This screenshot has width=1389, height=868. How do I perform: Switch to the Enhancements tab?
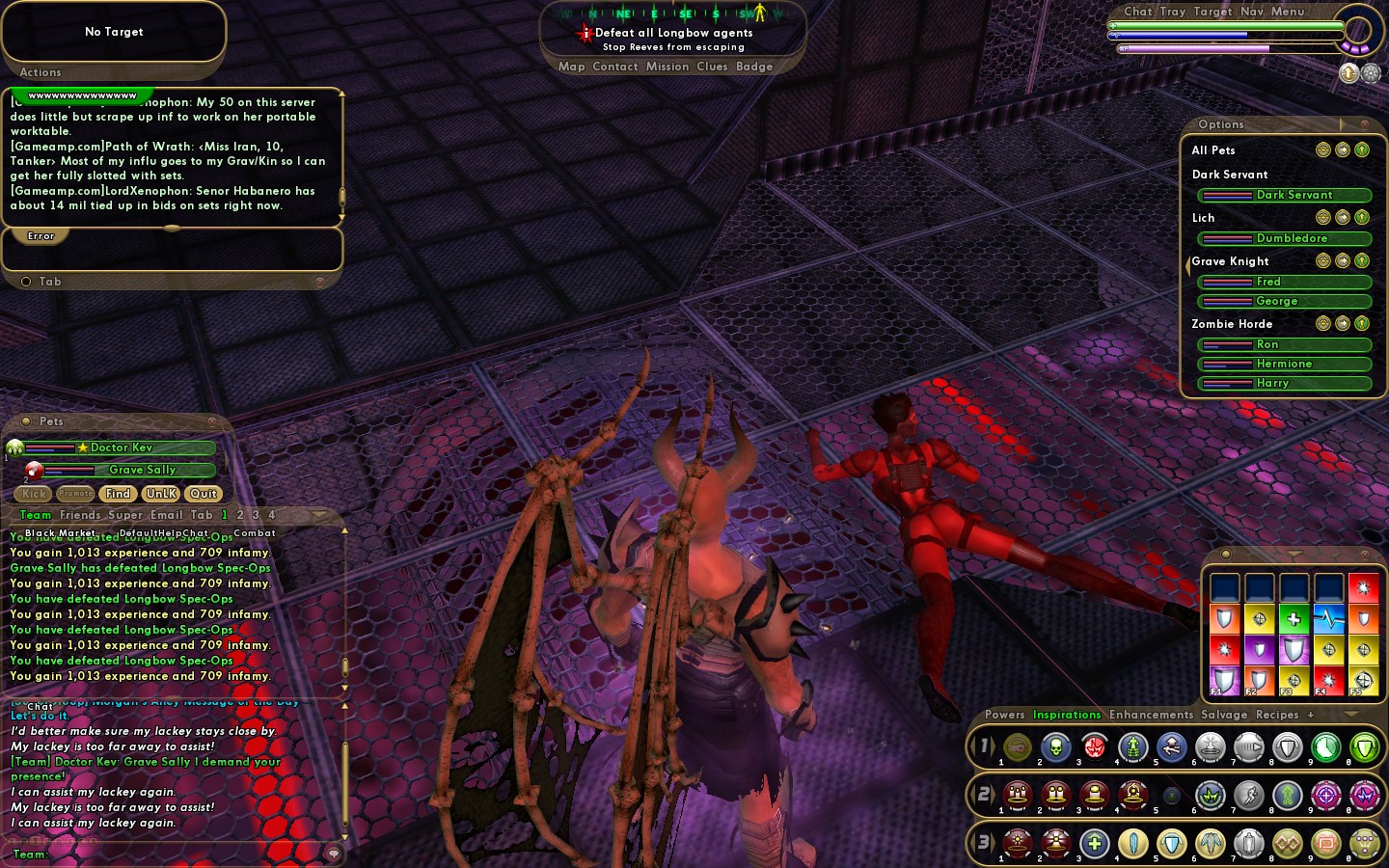tap(1151, 715)
